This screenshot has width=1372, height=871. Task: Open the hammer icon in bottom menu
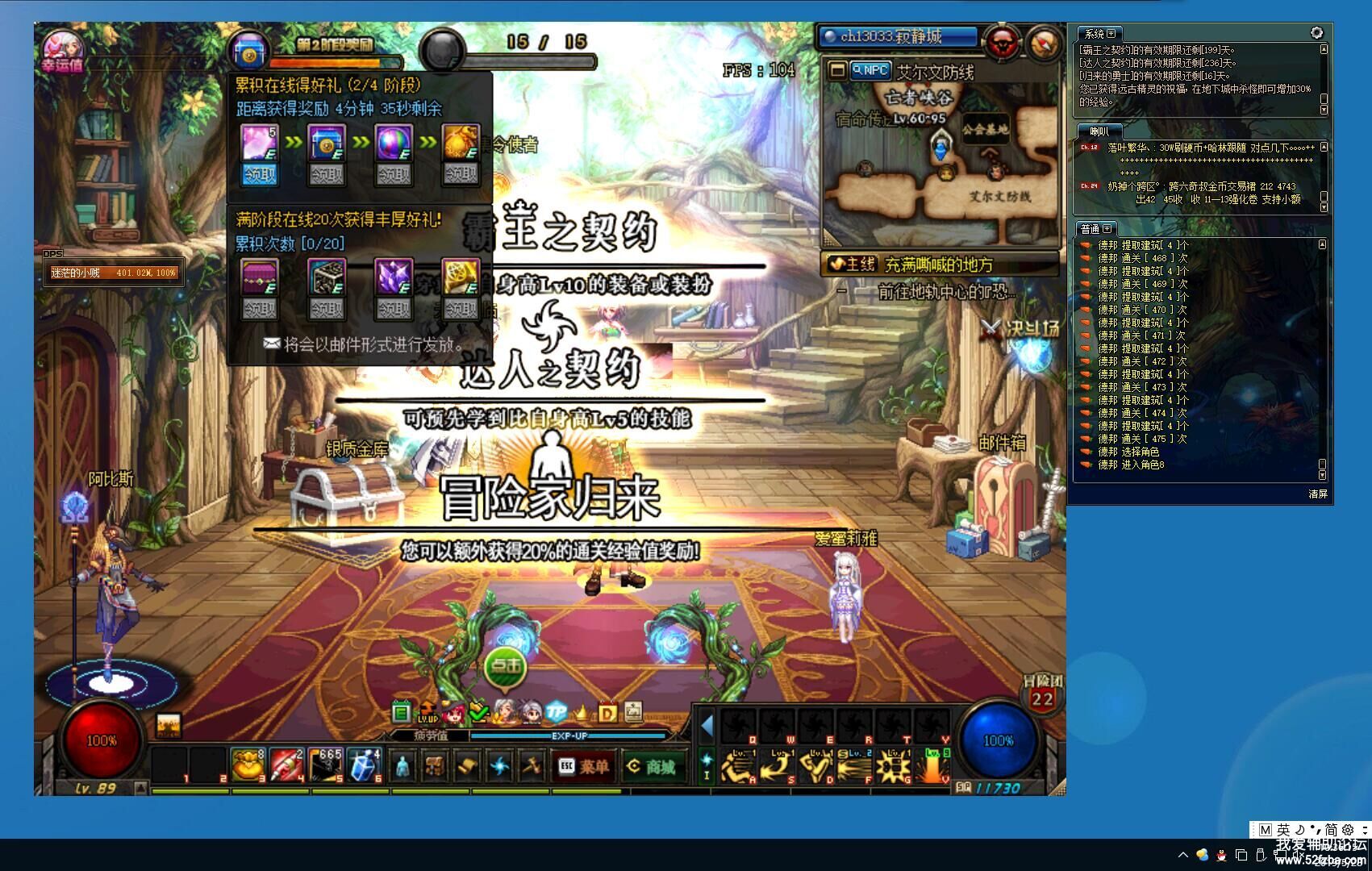530,765
